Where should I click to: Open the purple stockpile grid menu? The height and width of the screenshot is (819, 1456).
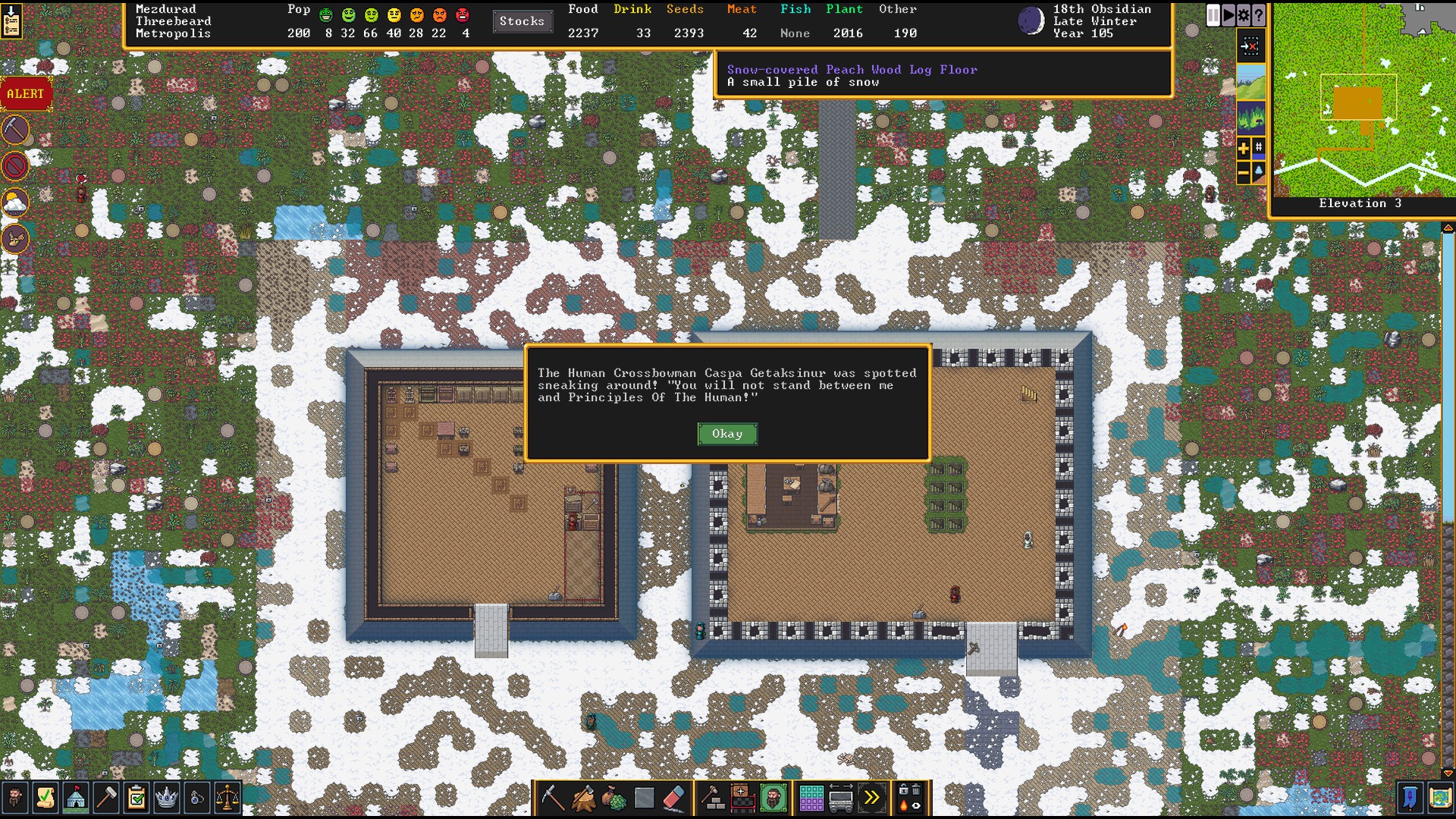(x=811, y=798)
